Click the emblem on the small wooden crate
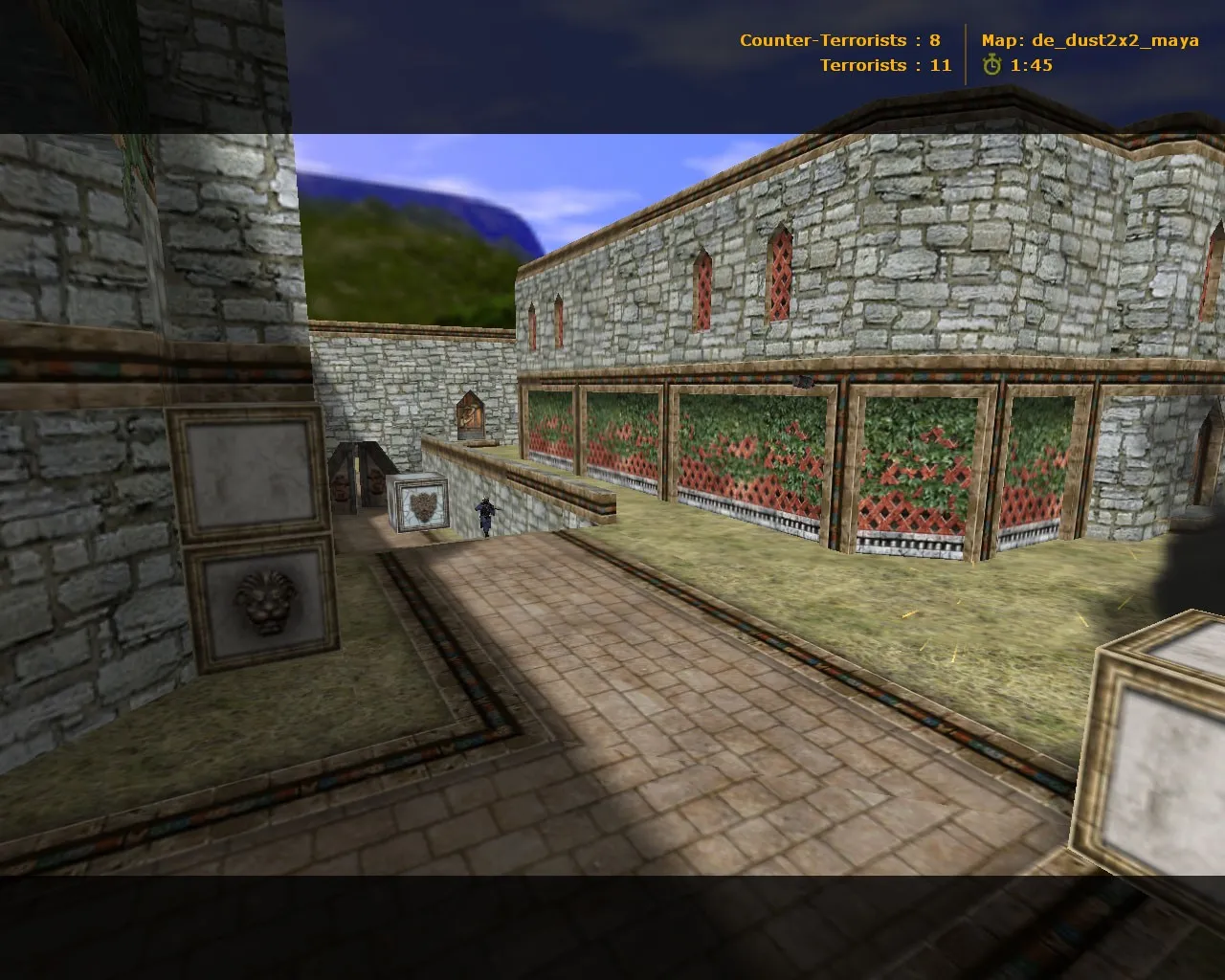This screenshot has width=1225, height=980. click(421, 504)
